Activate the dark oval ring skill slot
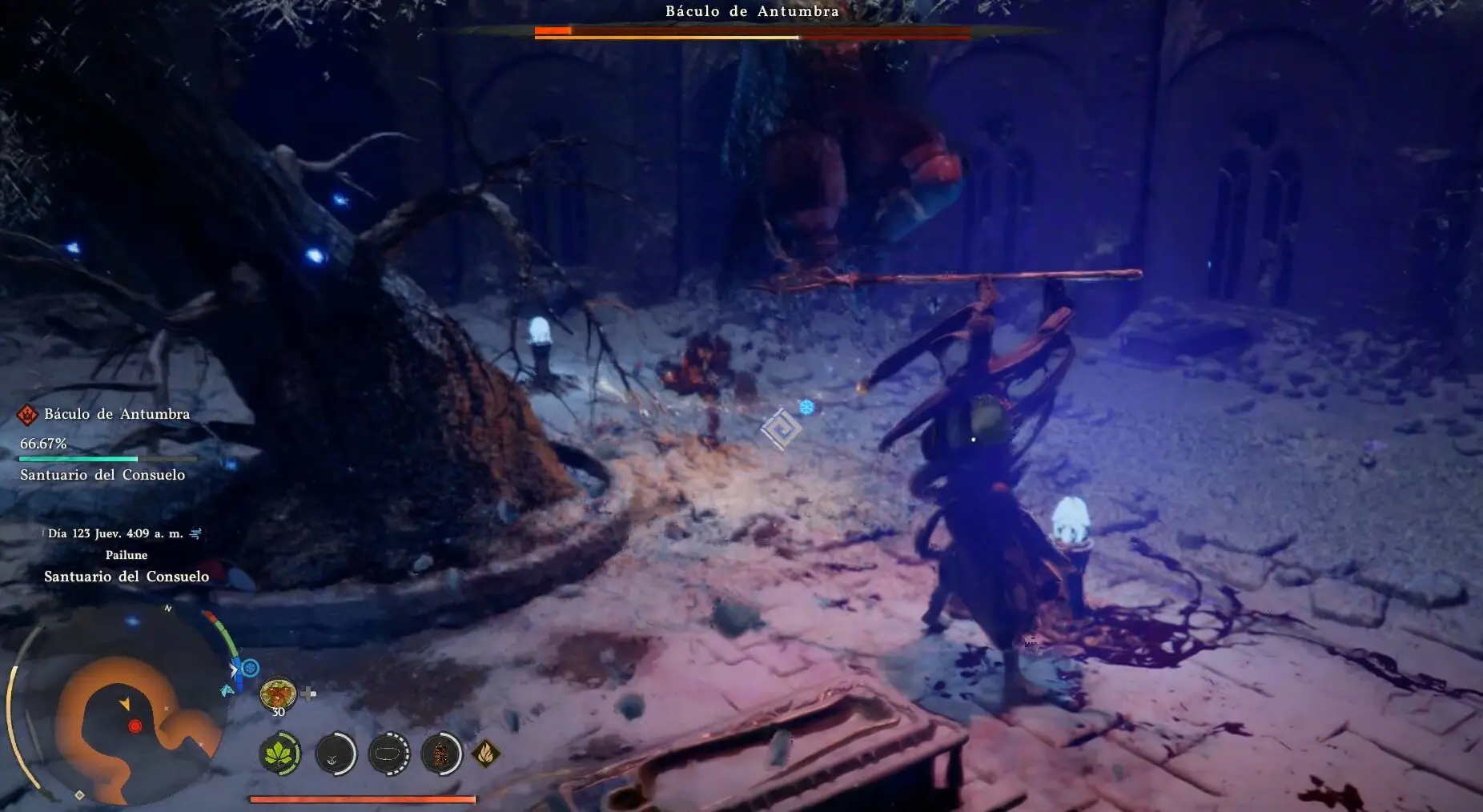The image size is (1483, 812). pyautogui.click(x=388, y=754)
